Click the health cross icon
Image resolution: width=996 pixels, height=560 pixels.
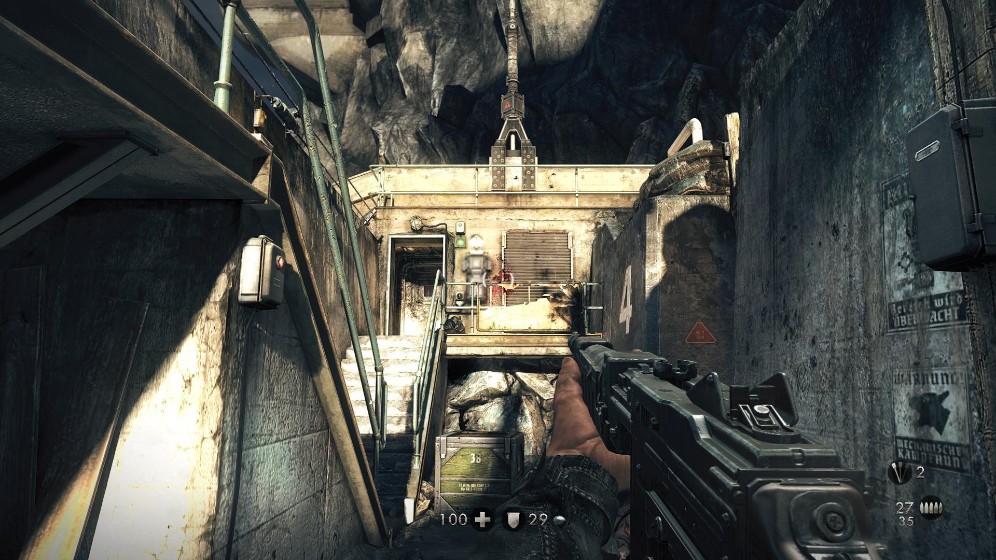pos(483,519)
